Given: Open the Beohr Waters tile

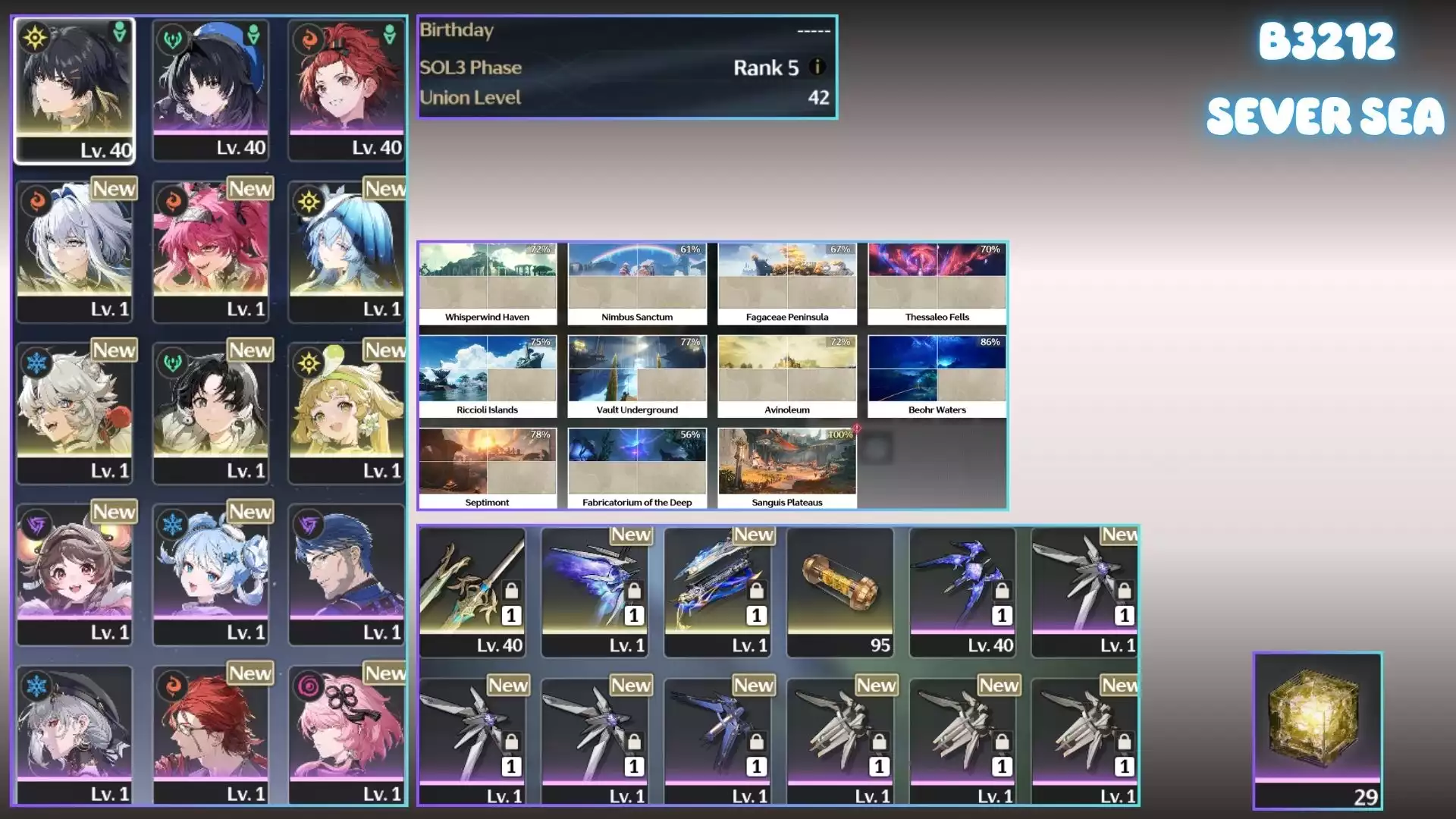Looking at the screenshot, I should (x=937, y=376).
